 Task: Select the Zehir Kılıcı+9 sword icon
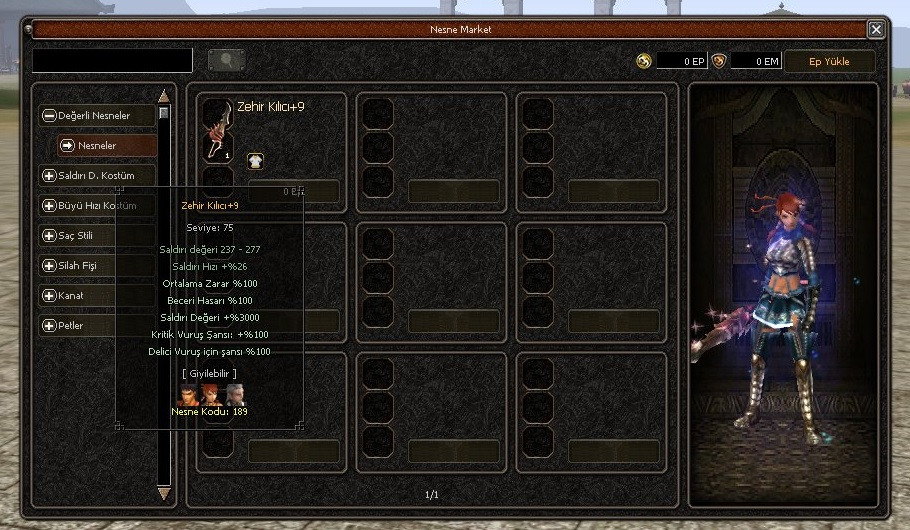tap(218, 130)
